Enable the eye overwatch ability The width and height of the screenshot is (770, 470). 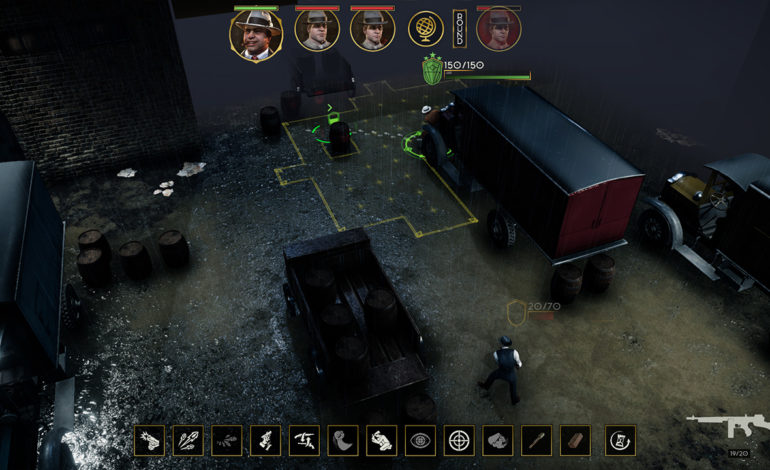(x=420, y=440)
